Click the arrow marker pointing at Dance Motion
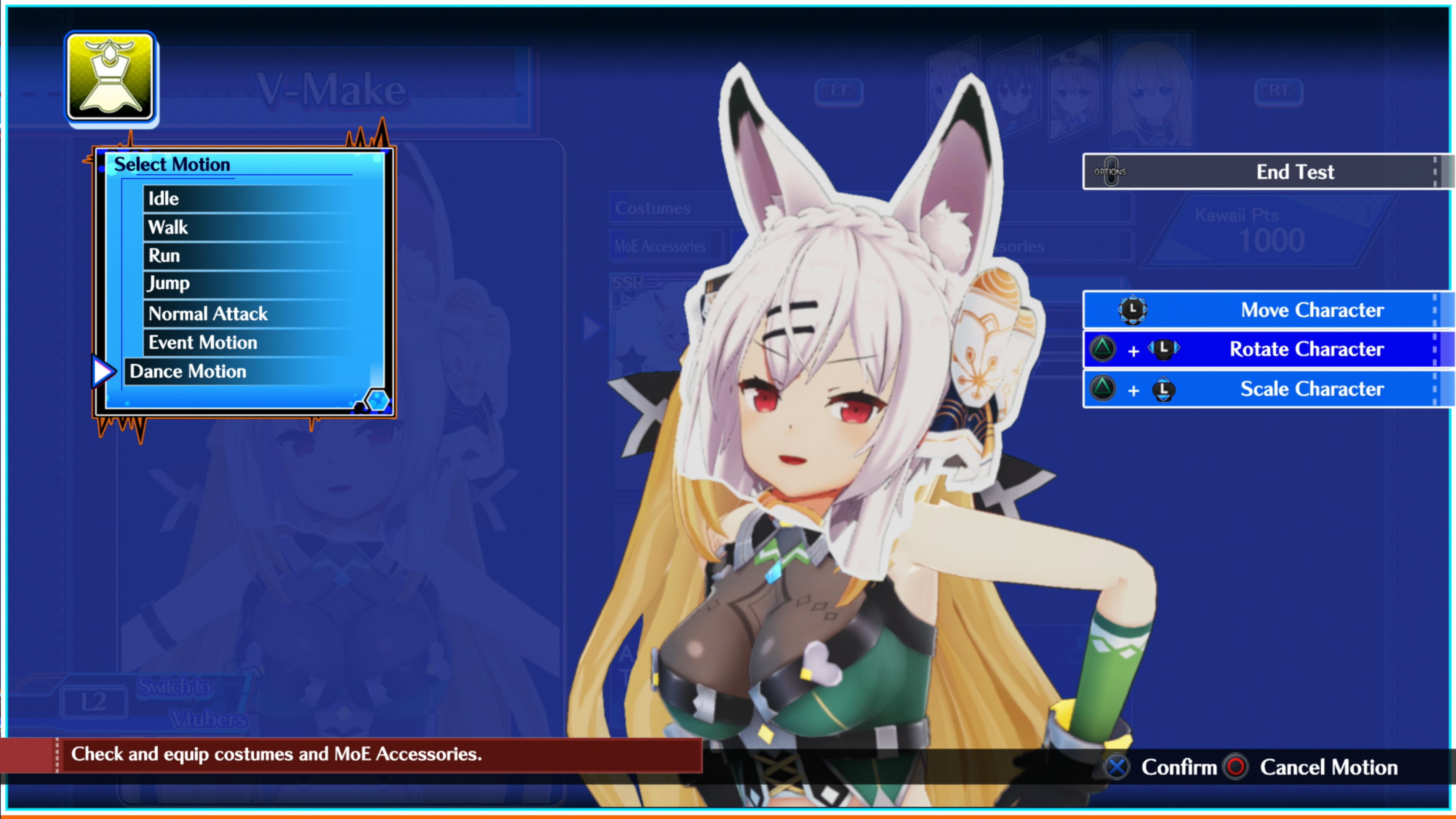1456x819 pixels. pos(104,371)
